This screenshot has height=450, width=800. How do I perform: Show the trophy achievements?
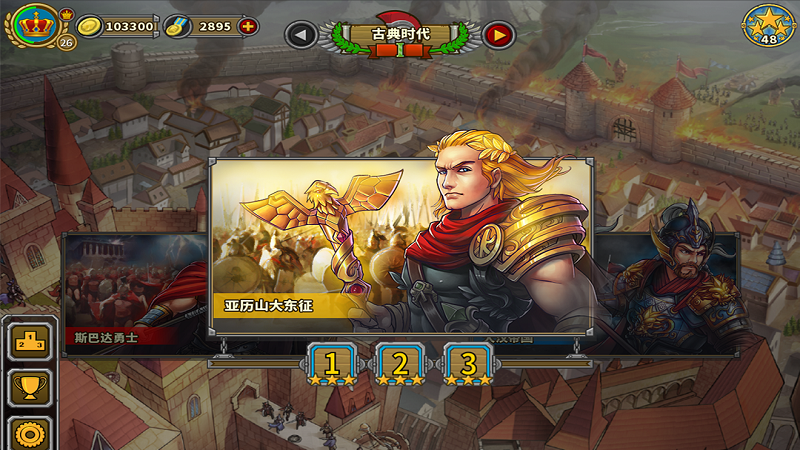pyautogui.click(x=29, y=388)
